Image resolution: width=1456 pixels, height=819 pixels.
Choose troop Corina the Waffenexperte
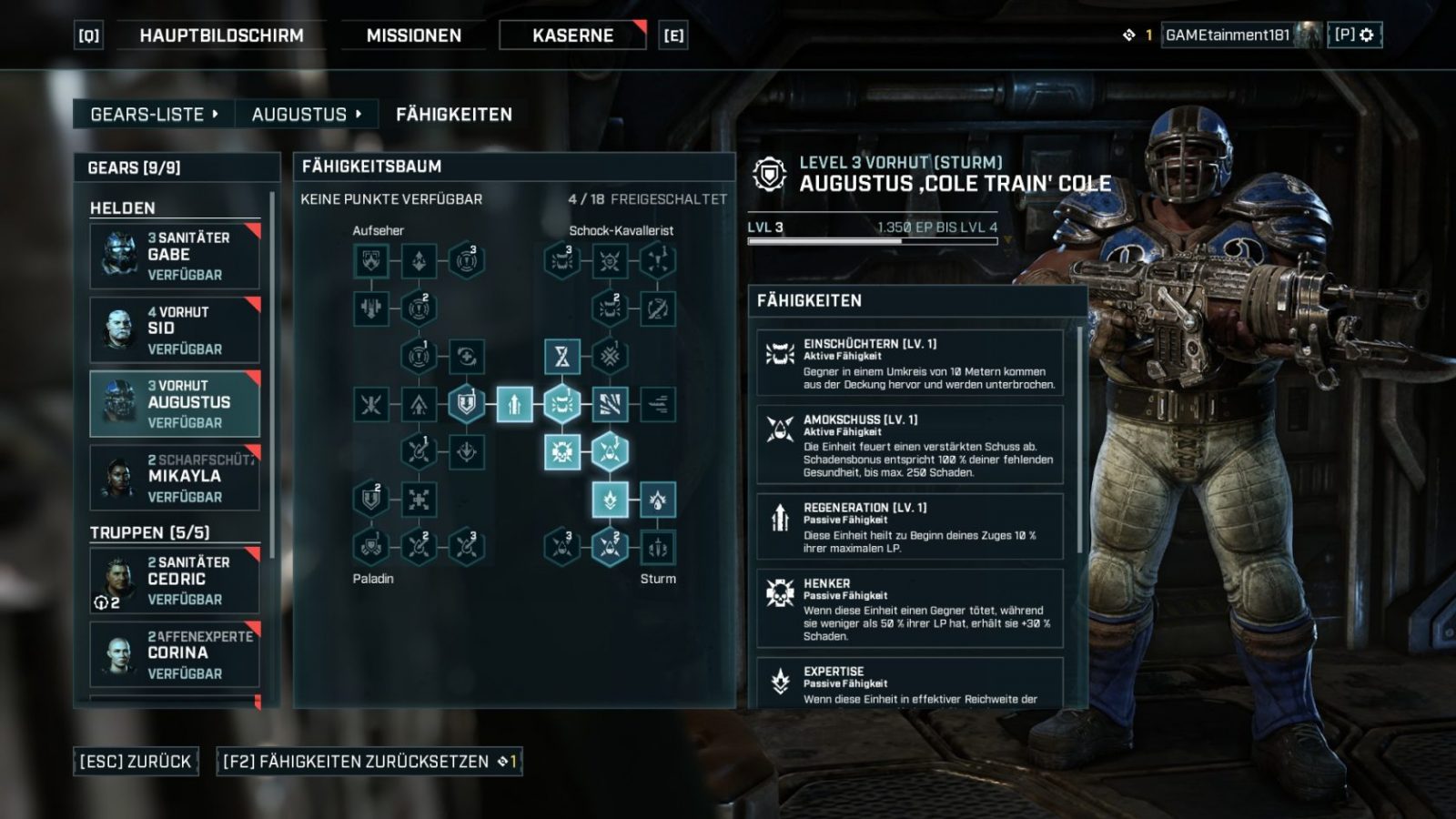175,654
